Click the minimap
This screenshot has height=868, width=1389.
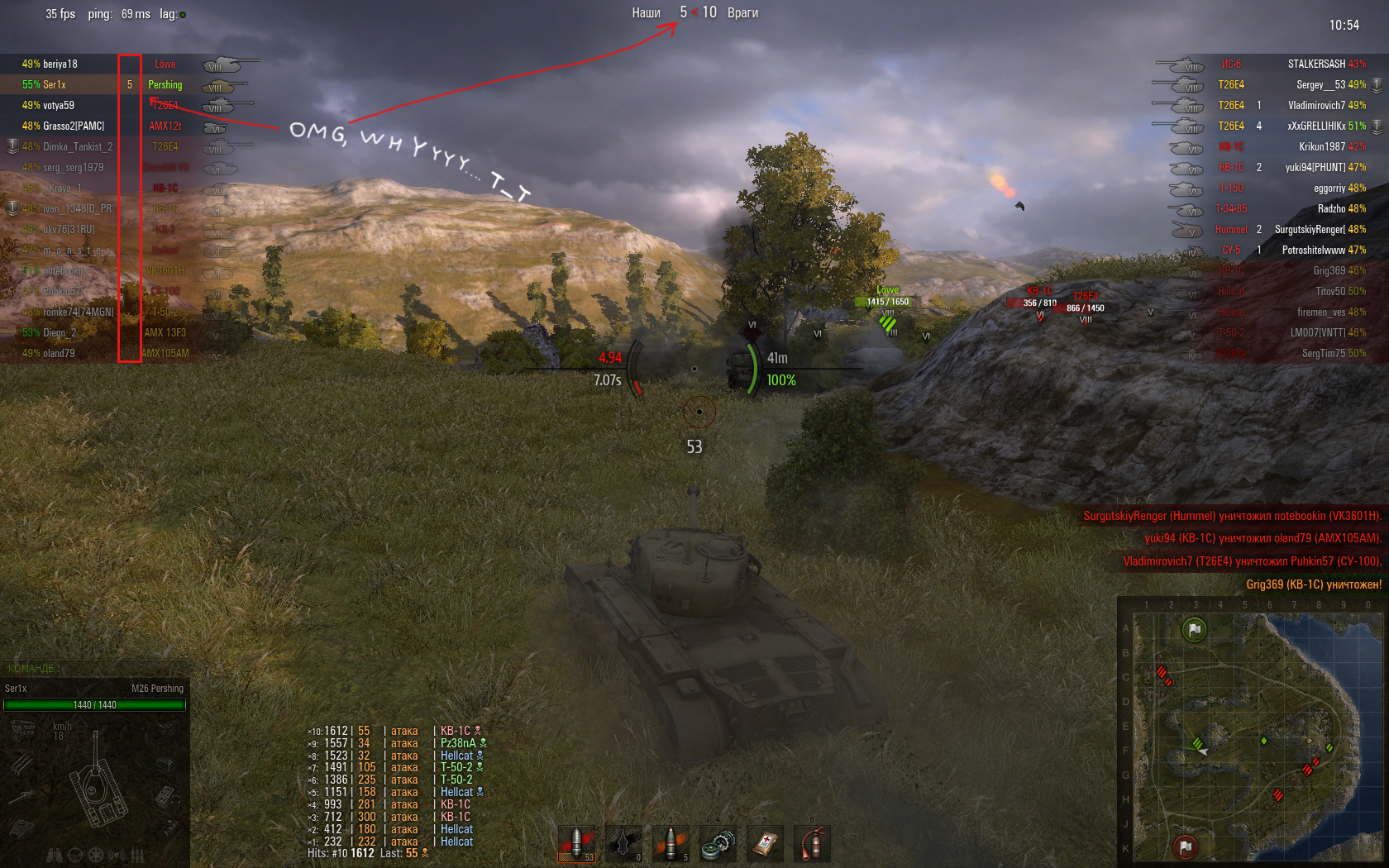click(x=1253, y=736)
